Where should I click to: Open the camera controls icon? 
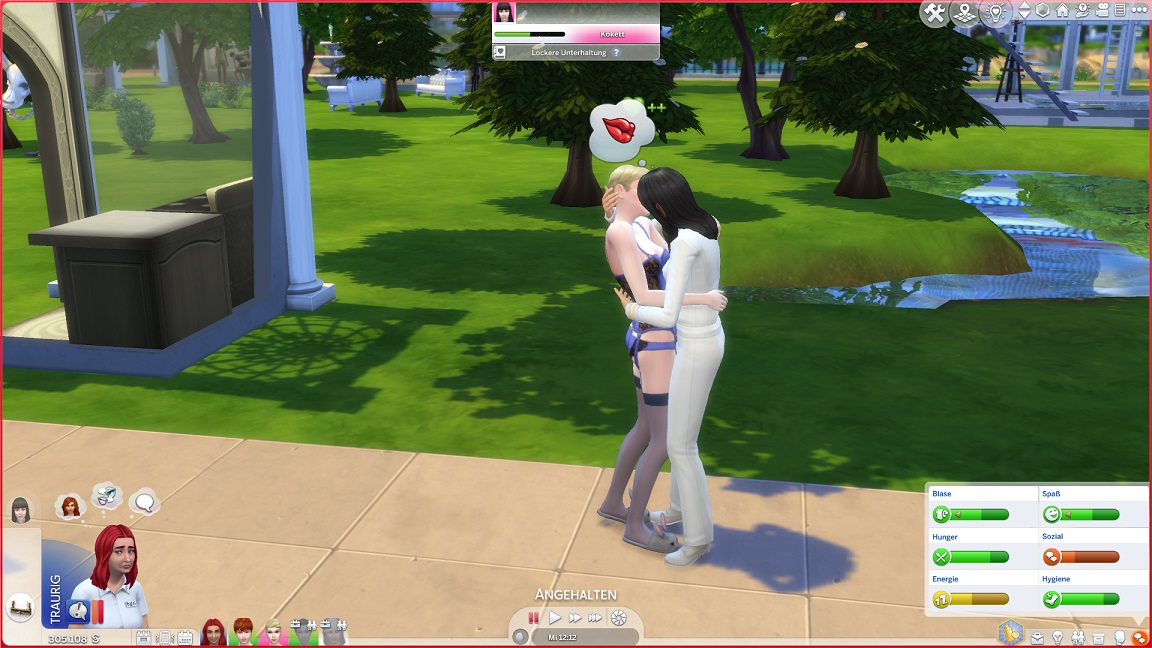[x=1102, y=11]
